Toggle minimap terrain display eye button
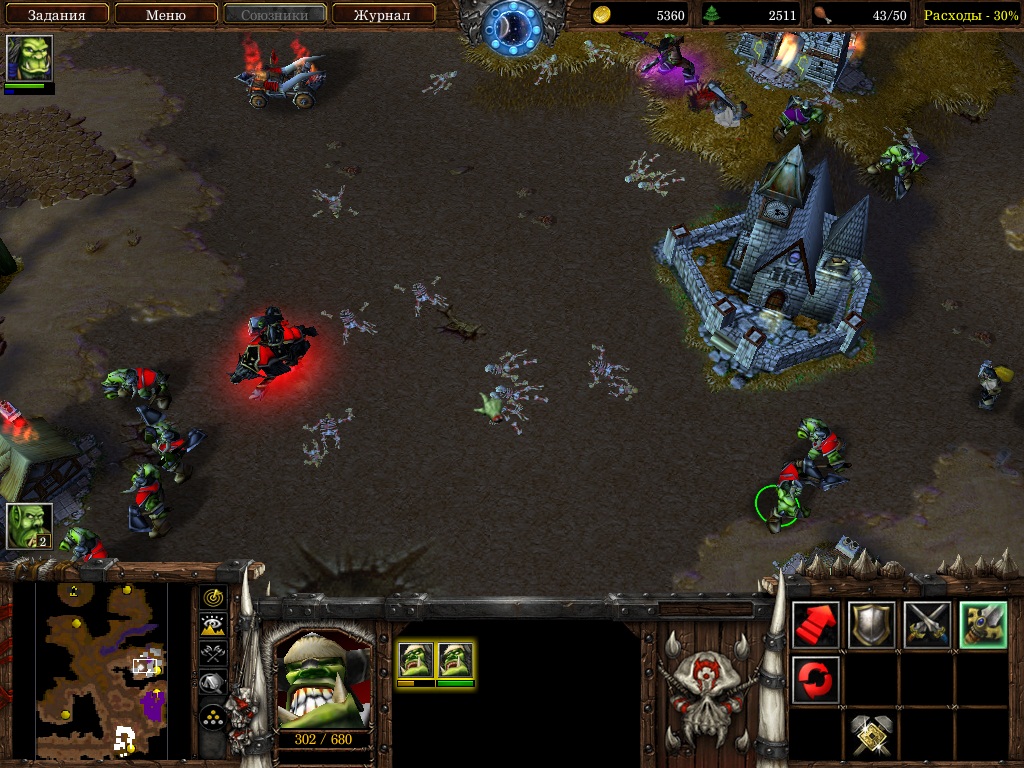Image resolution: width=1024 pixels, height=768 pixels. 212,626
